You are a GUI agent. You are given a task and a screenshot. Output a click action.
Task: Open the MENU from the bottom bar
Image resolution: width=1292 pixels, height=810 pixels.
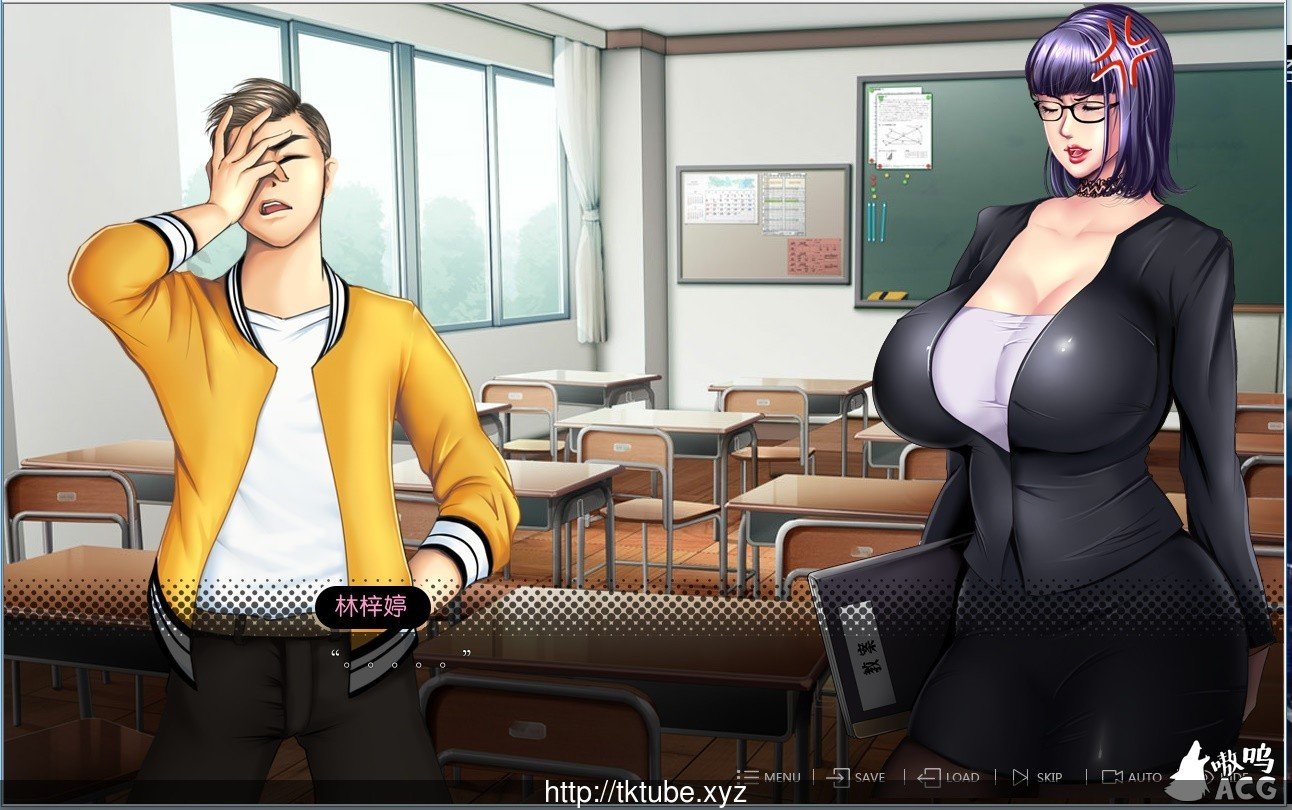tap(769, 777)
